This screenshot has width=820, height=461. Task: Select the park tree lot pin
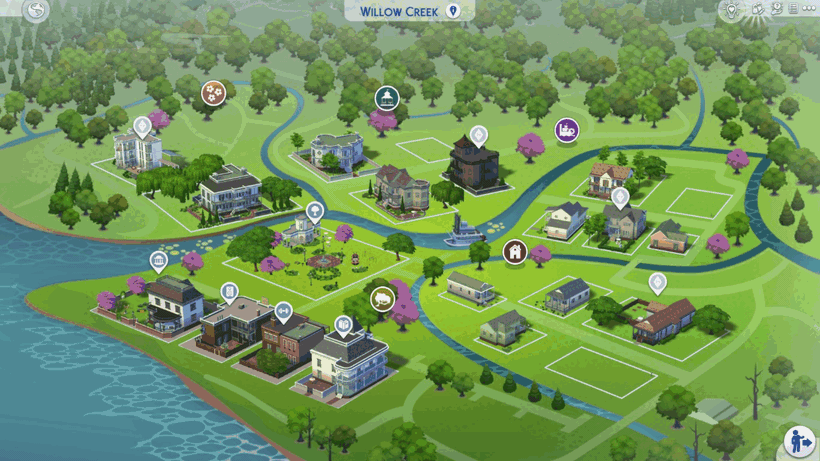tap(315, 211)
